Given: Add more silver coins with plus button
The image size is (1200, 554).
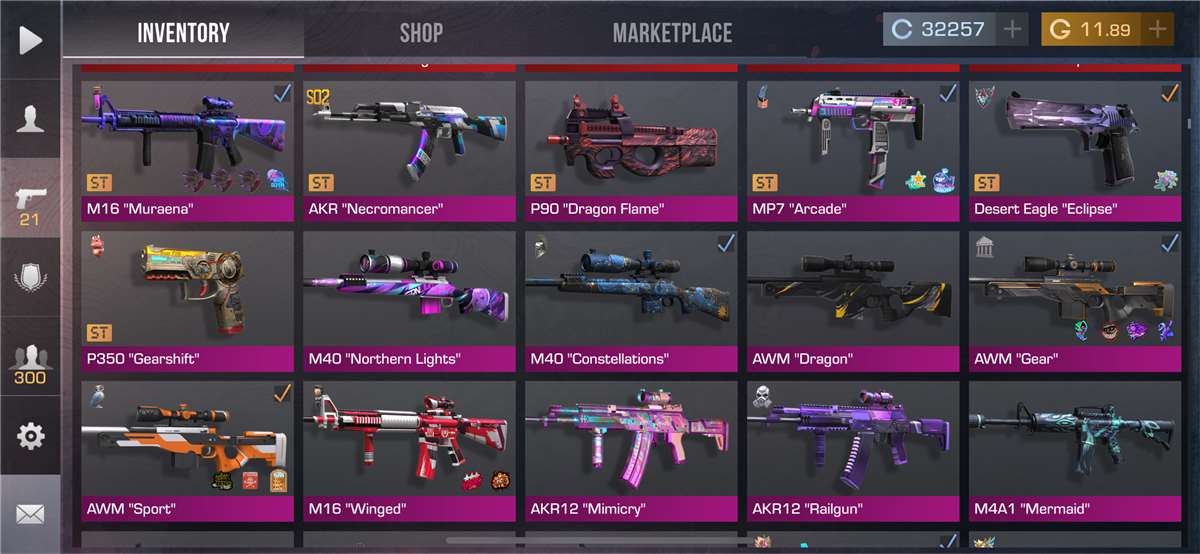Looking at the screenshot, I should pos(1013,29).
